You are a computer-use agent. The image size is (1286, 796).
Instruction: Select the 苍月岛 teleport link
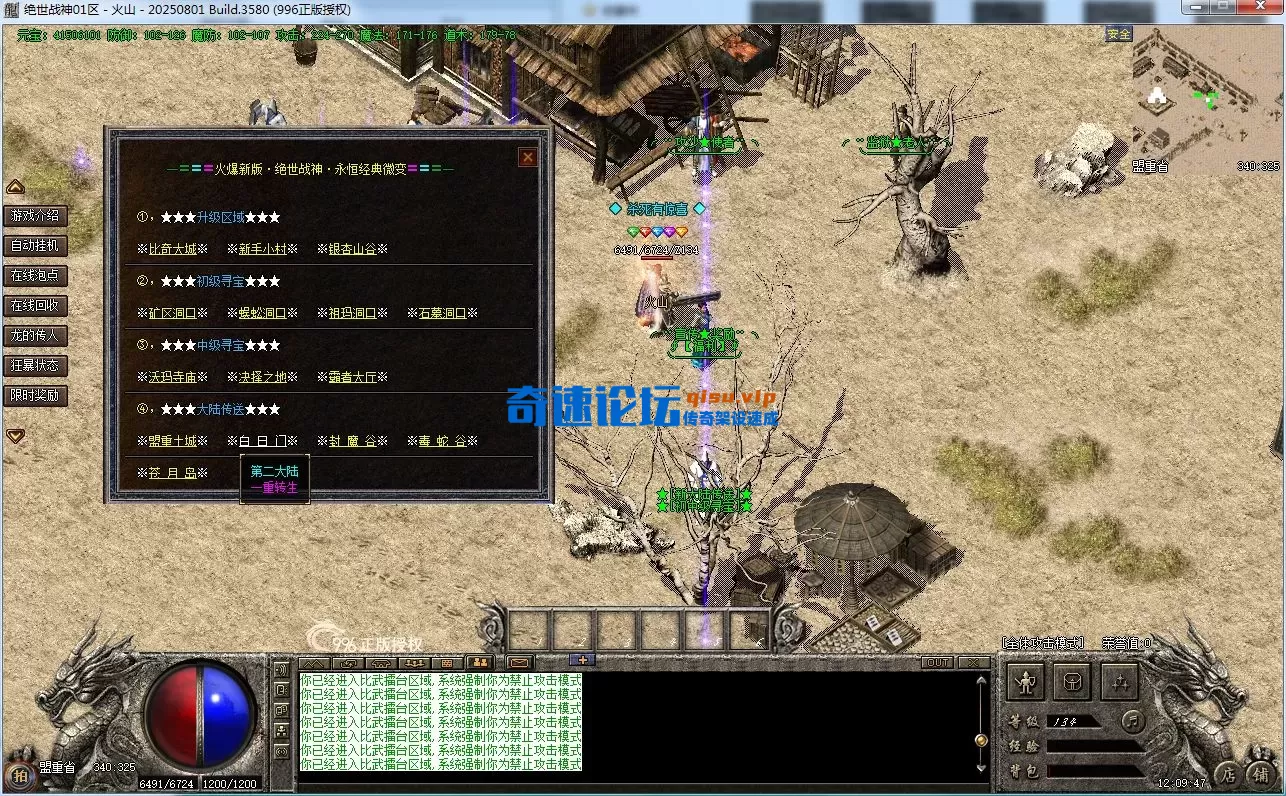(172, 473)
